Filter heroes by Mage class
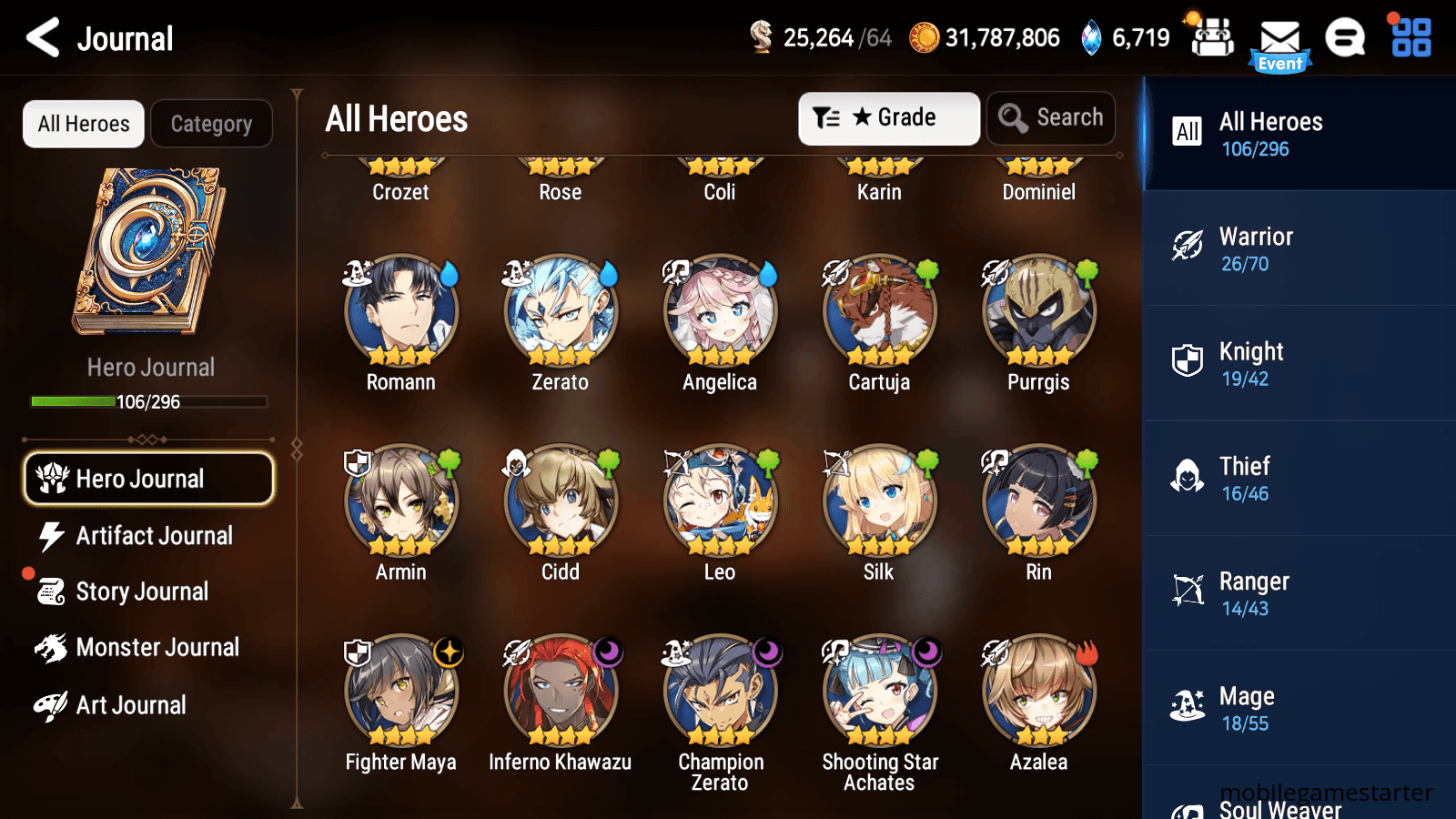The image size is (1456, 819). pos(1298,708)
